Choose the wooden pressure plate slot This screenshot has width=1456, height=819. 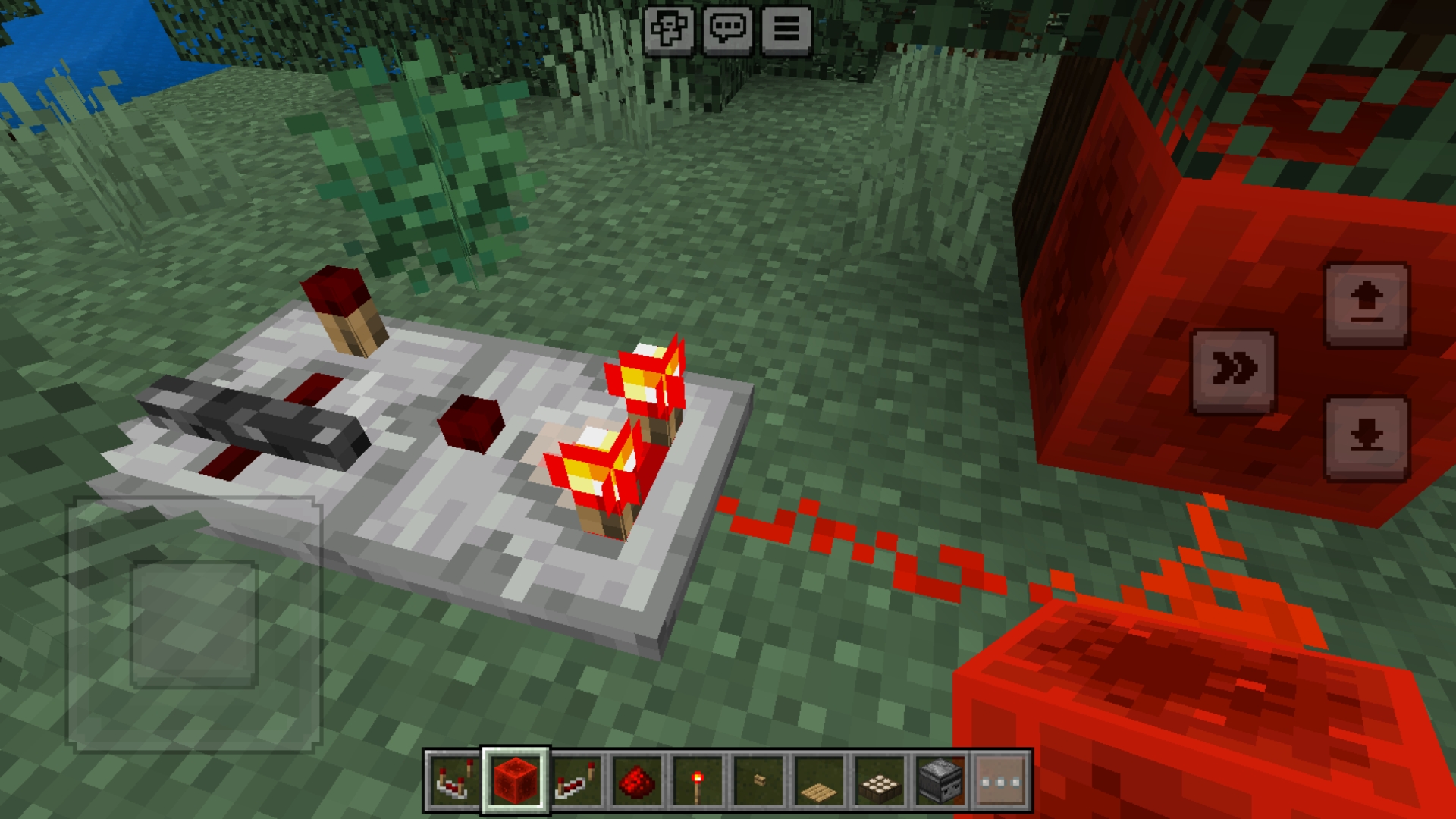tap(819, 781)
